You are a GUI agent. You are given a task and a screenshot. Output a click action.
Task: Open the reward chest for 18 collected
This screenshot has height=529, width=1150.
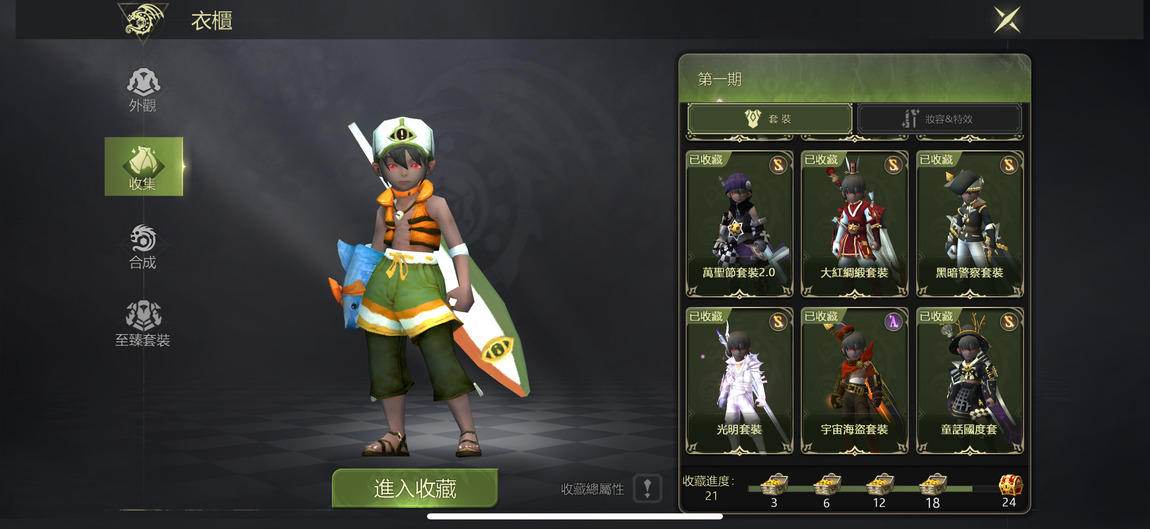point(933,486)
